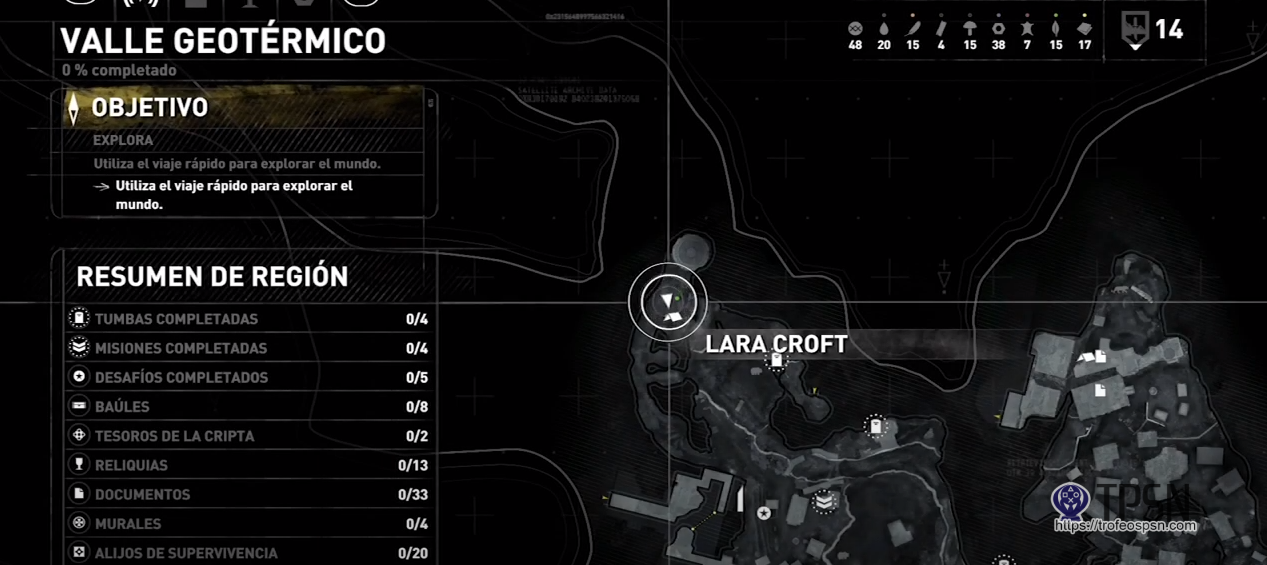1267x565 pixels.
Task: Select the Tumbas Completadas row
Action: tap(248, 319)
